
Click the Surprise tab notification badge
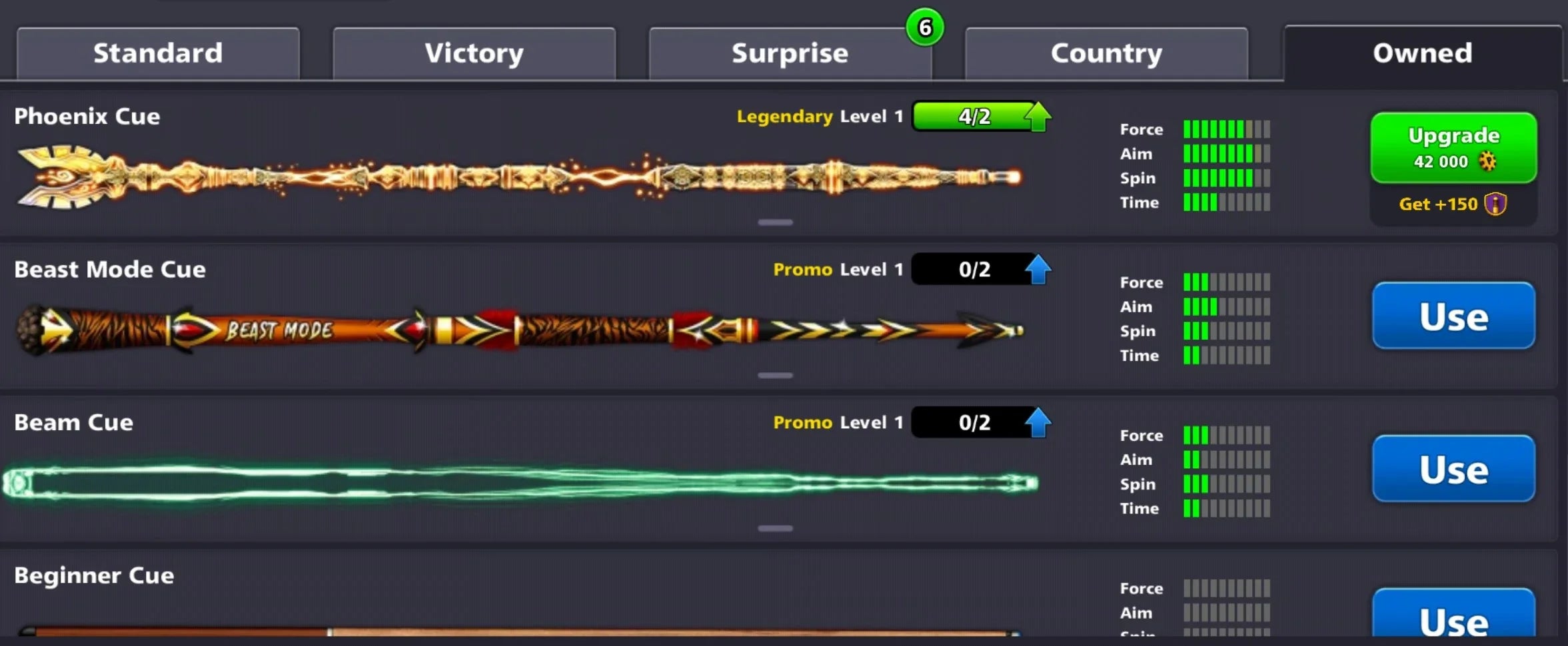pyautogui.click(x=926, y=27)
